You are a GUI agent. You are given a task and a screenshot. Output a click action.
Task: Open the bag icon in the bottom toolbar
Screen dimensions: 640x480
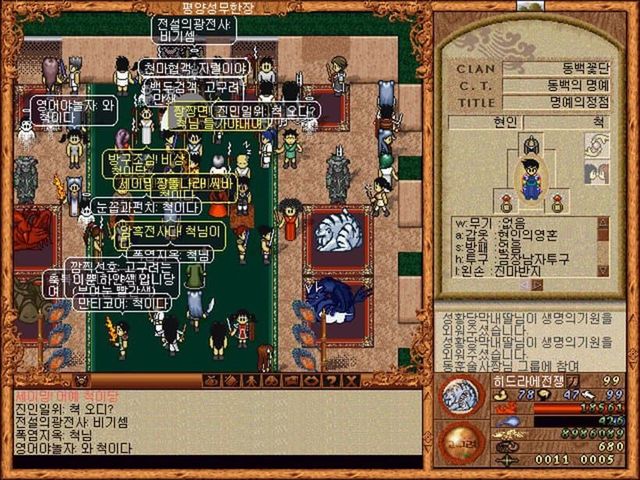(210, 381)
